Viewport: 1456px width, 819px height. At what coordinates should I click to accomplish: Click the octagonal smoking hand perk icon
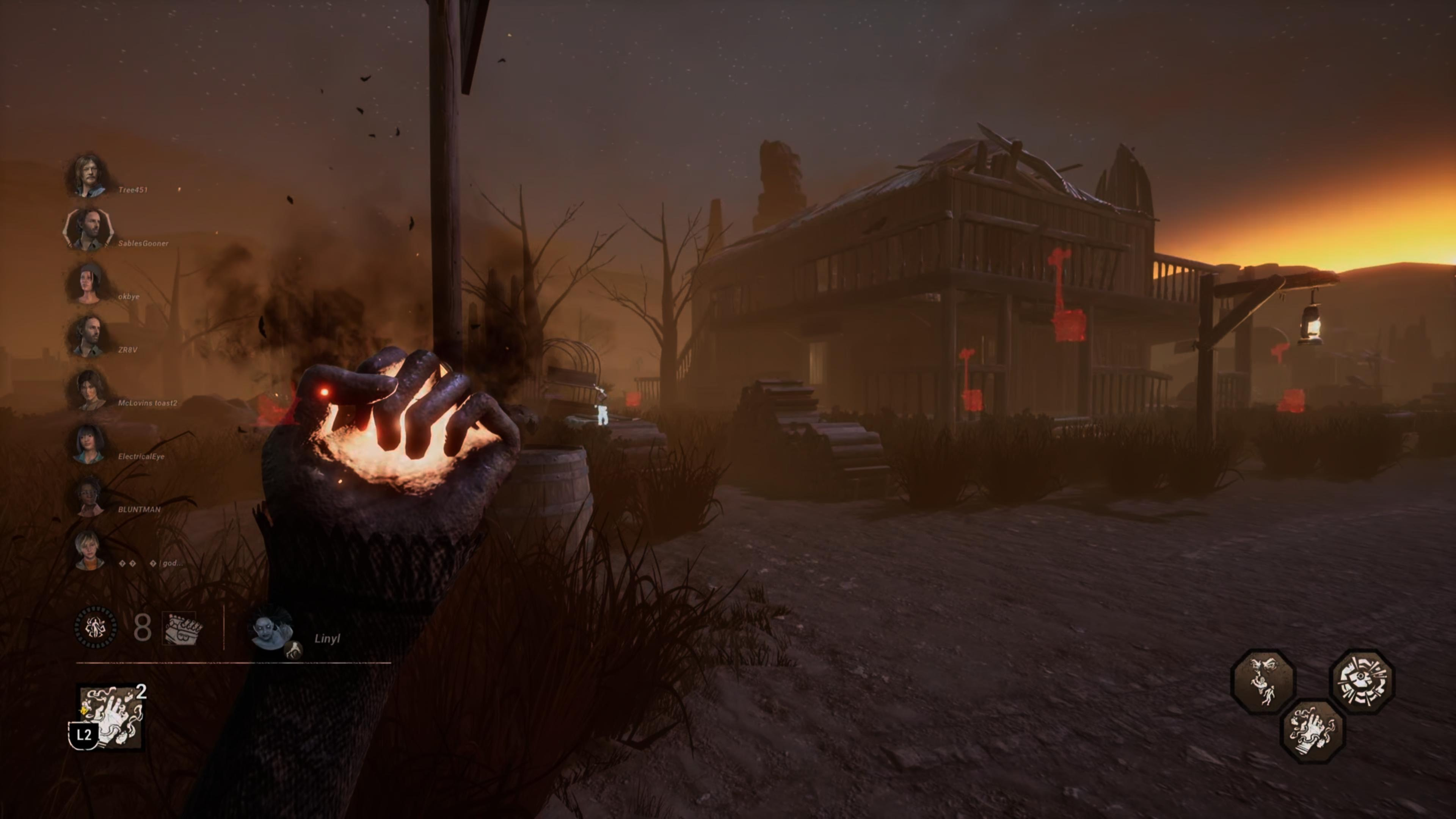coord(1312,731)
